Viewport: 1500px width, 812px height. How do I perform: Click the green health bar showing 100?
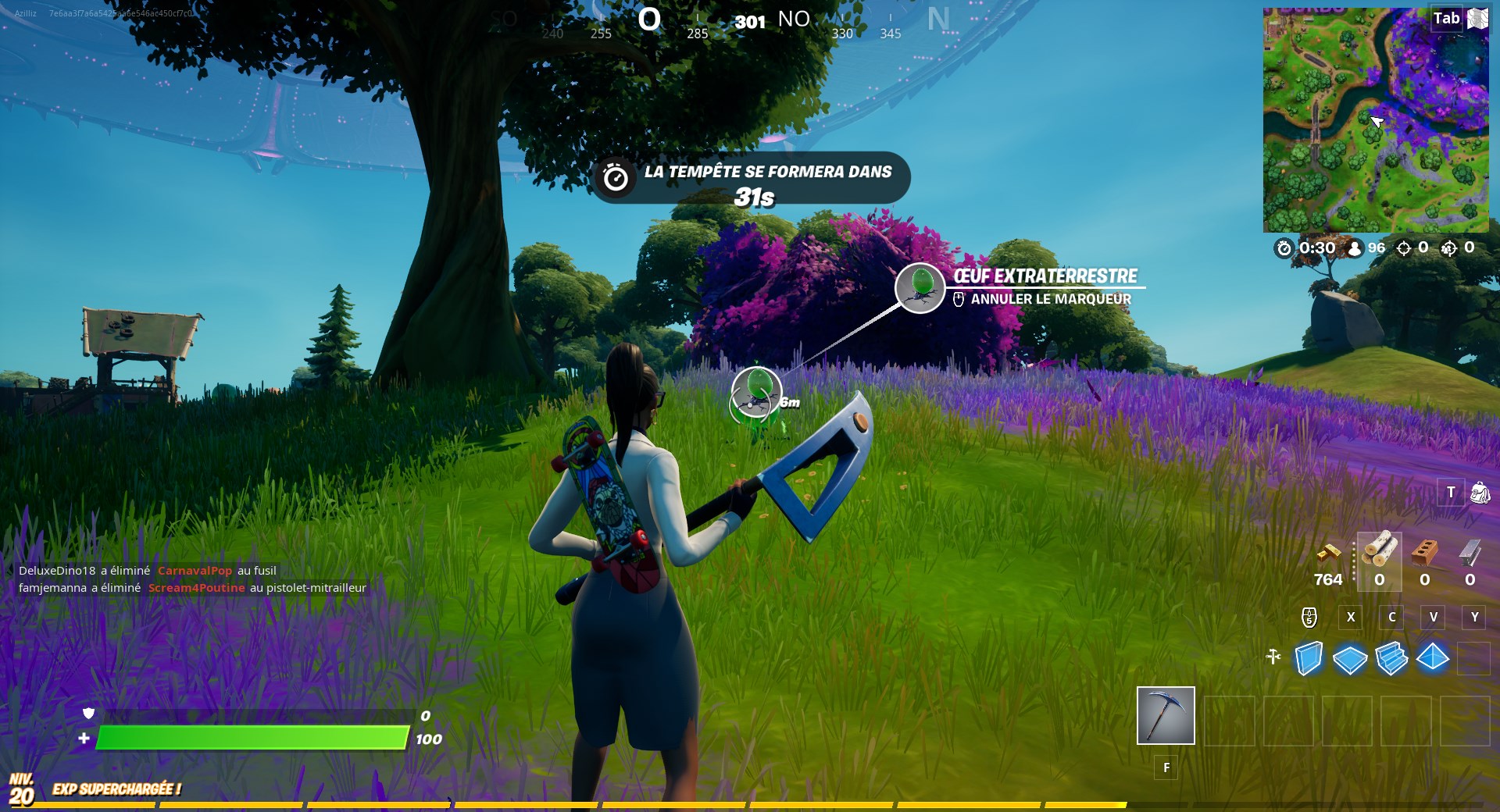[250, 737]
